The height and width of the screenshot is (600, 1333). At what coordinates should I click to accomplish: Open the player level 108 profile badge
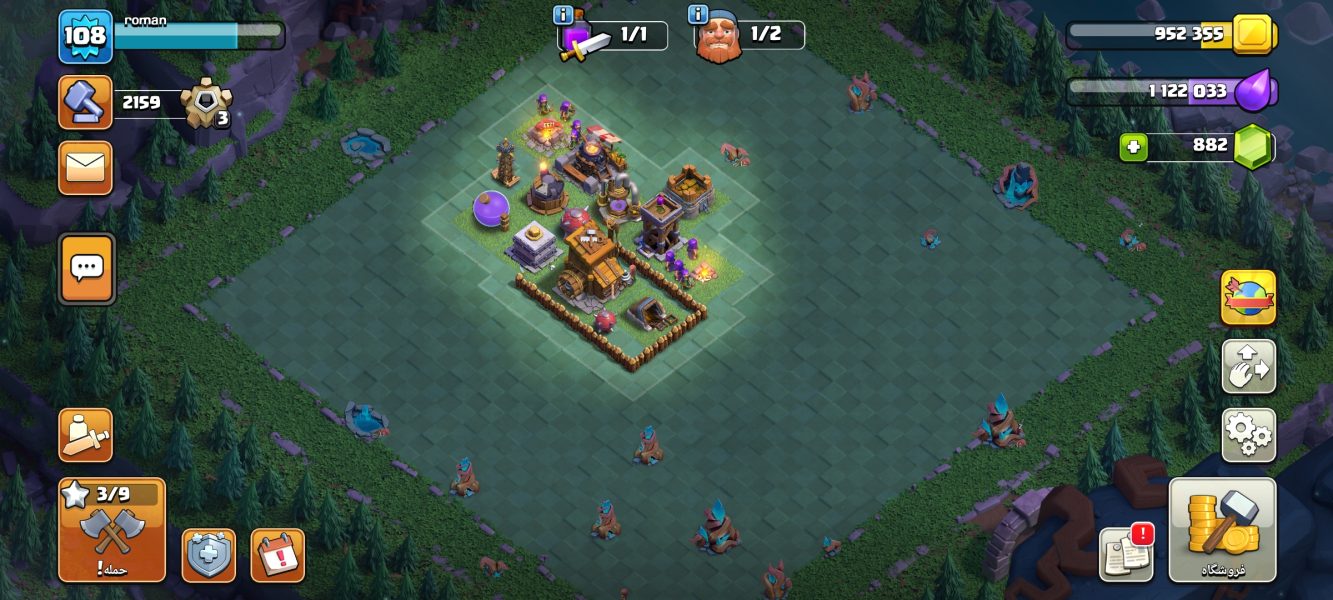tap(85, 37)
